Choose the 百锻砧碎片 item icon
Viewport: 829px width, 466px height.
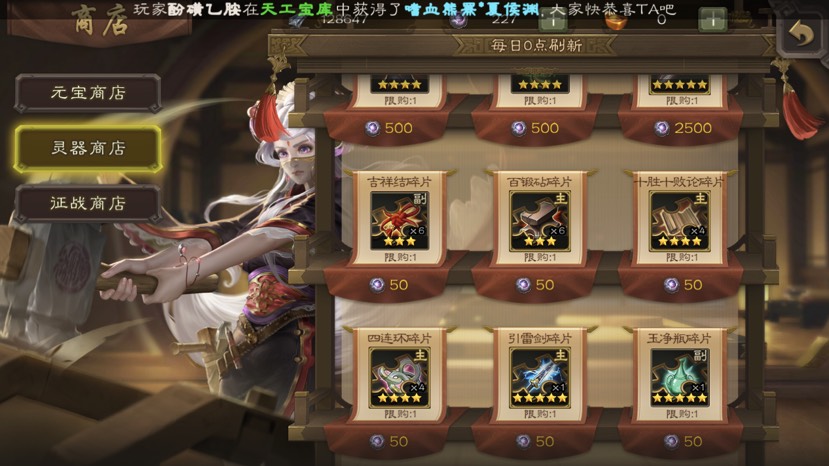(539, 218)
